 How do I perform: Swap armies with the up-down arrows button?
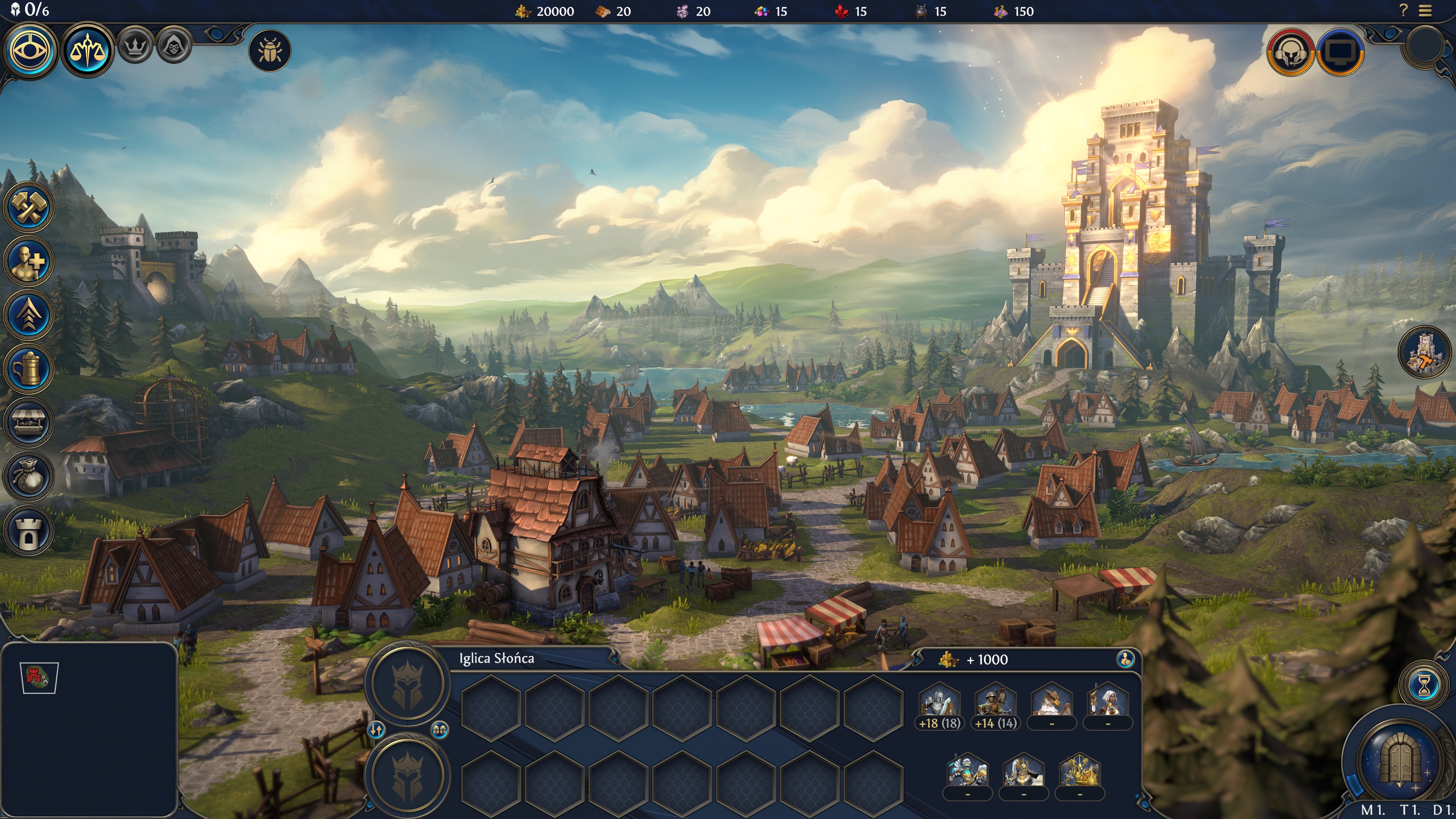pyautogui.click(x=377, y=730)
